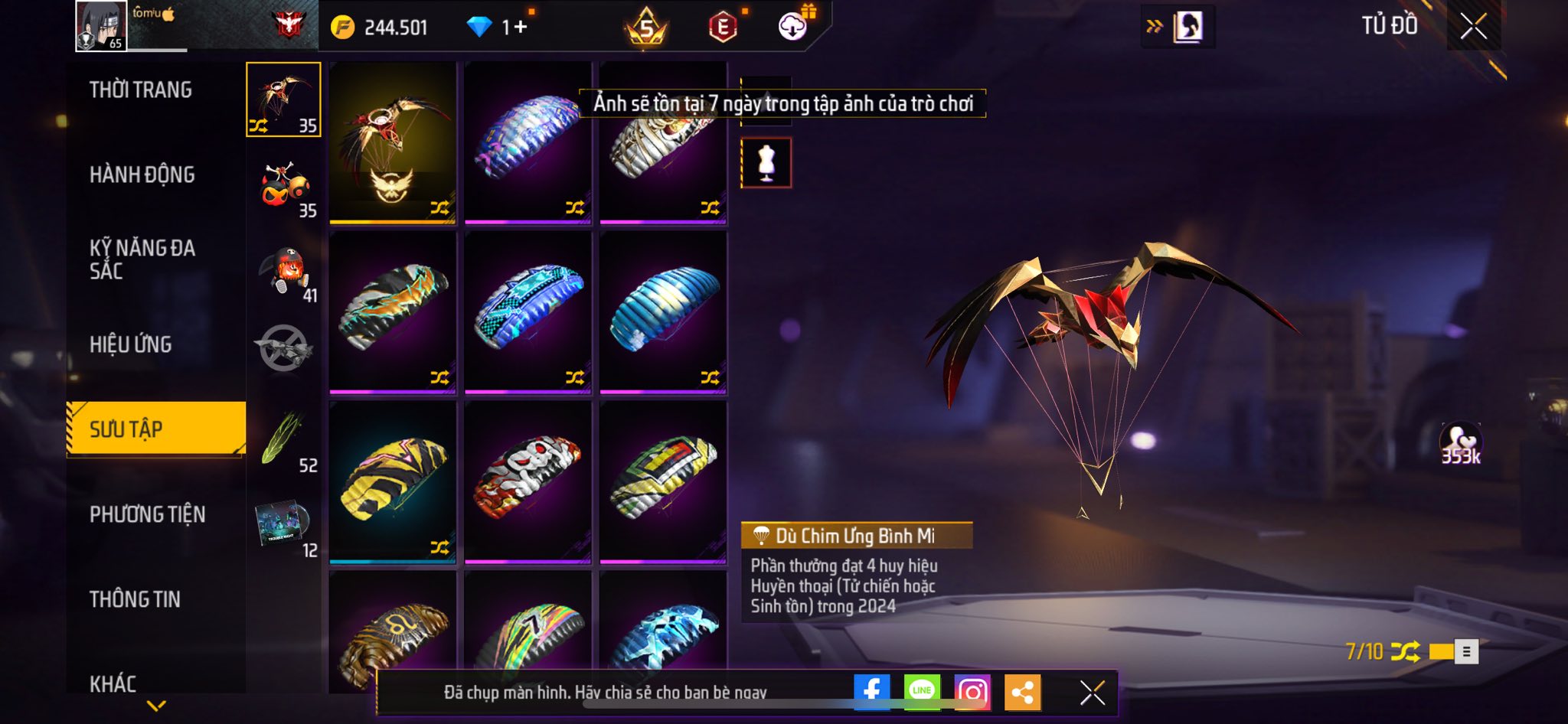Open the Thông Tin tab
The image size is (1568, 724).
pos(136,599)
